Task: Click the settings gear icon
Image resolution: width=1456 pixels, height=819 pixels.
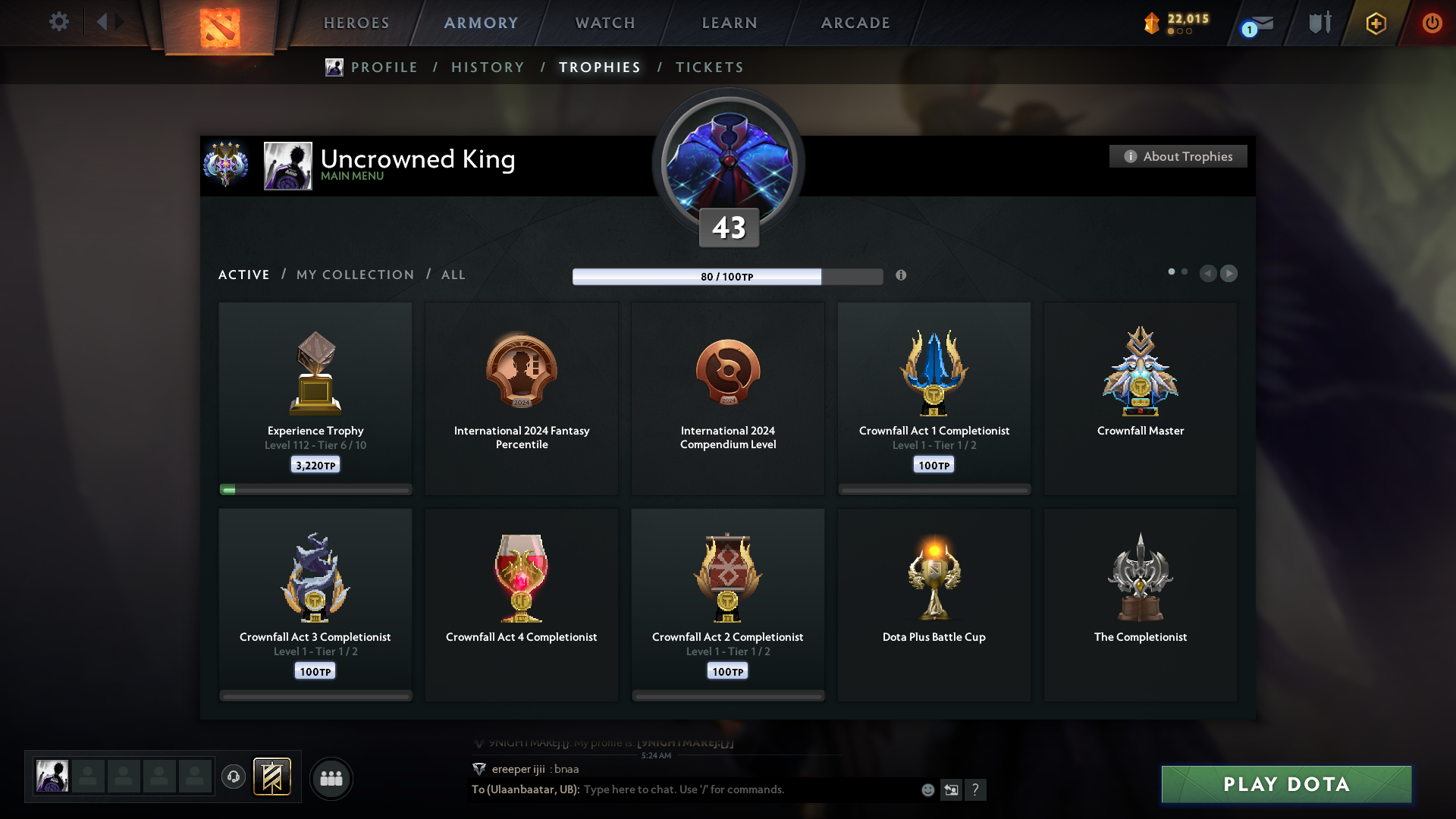Action: coord(59,22)
